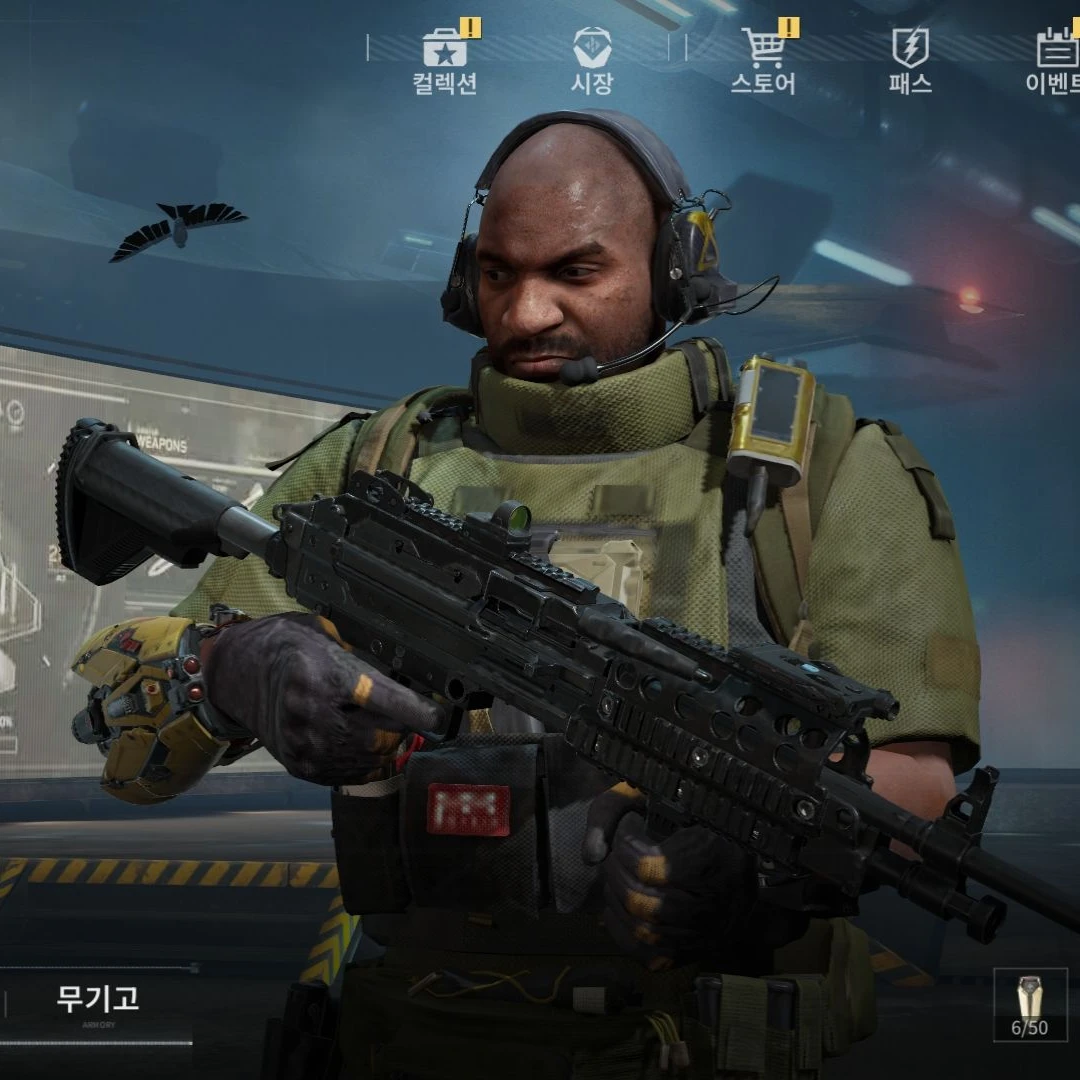
Task: Open the 컬렉션 (Collection) menu
Action: pyautogui.click(x=445, y=60)
